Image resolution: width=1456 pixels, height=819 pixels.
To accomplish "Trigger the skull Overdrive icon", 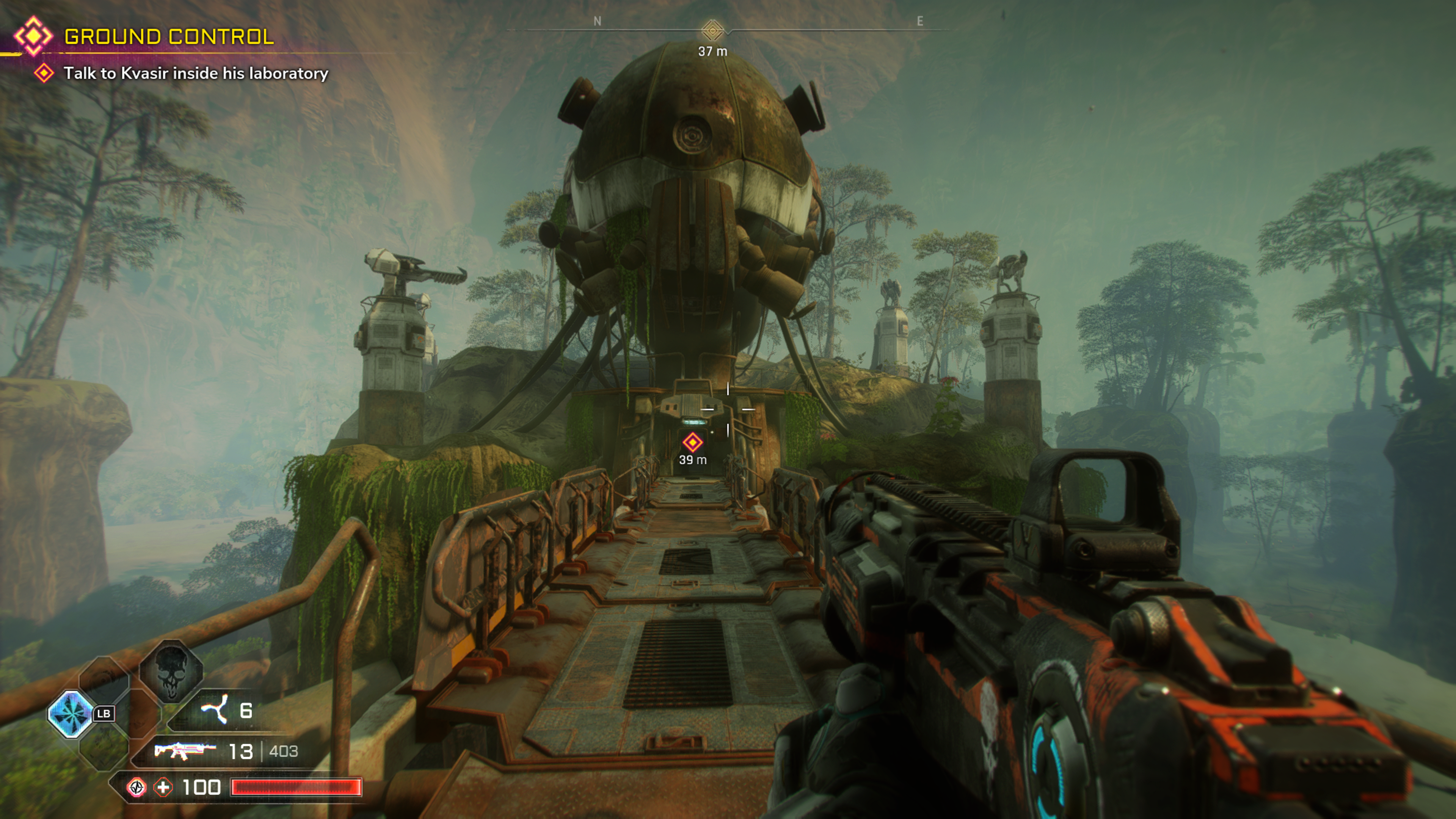I will click(x=171, y=673).
